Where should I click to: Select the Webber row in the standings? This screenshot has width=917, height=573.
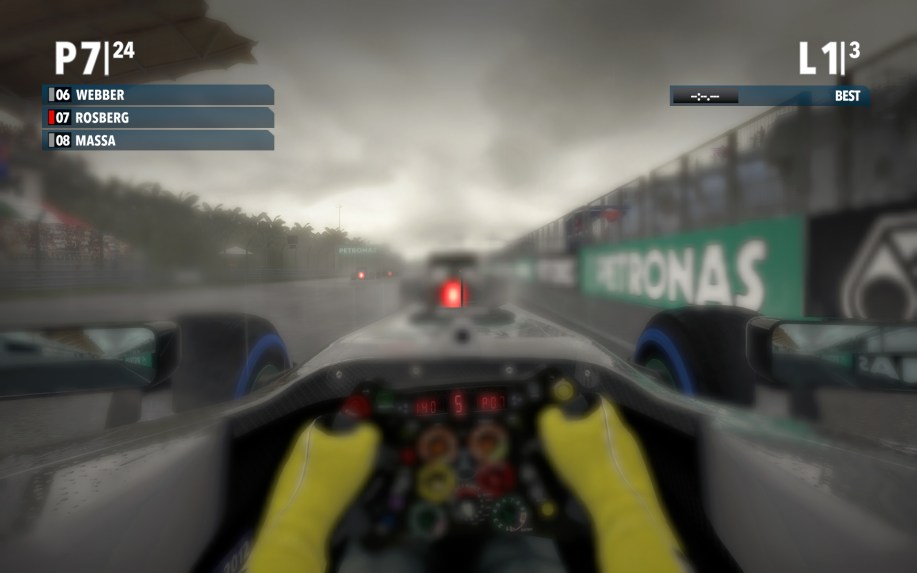[158, 95]
